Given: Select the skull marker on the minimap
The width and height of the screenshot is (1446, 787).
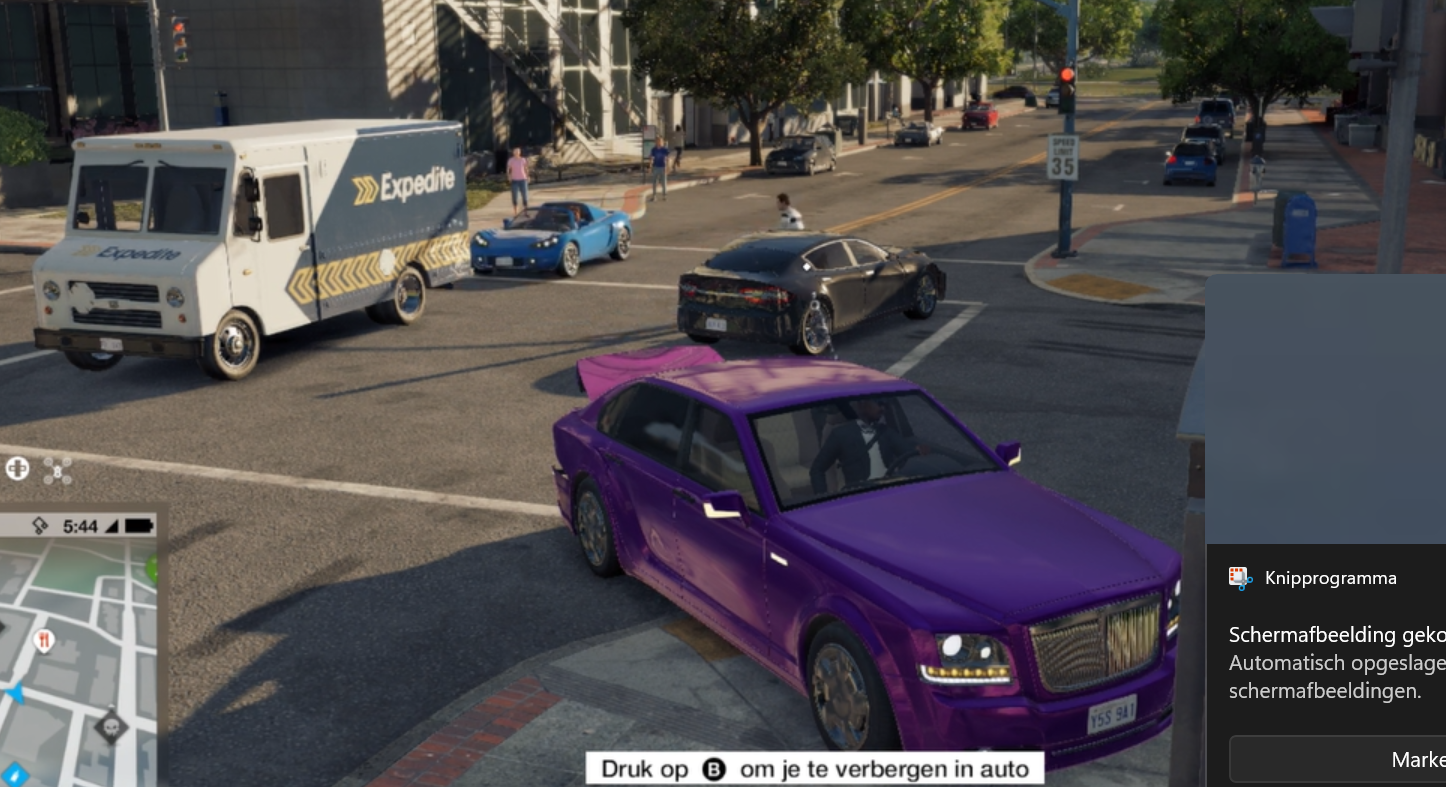Looking at the screenshot, I should [x=111, y=725].
